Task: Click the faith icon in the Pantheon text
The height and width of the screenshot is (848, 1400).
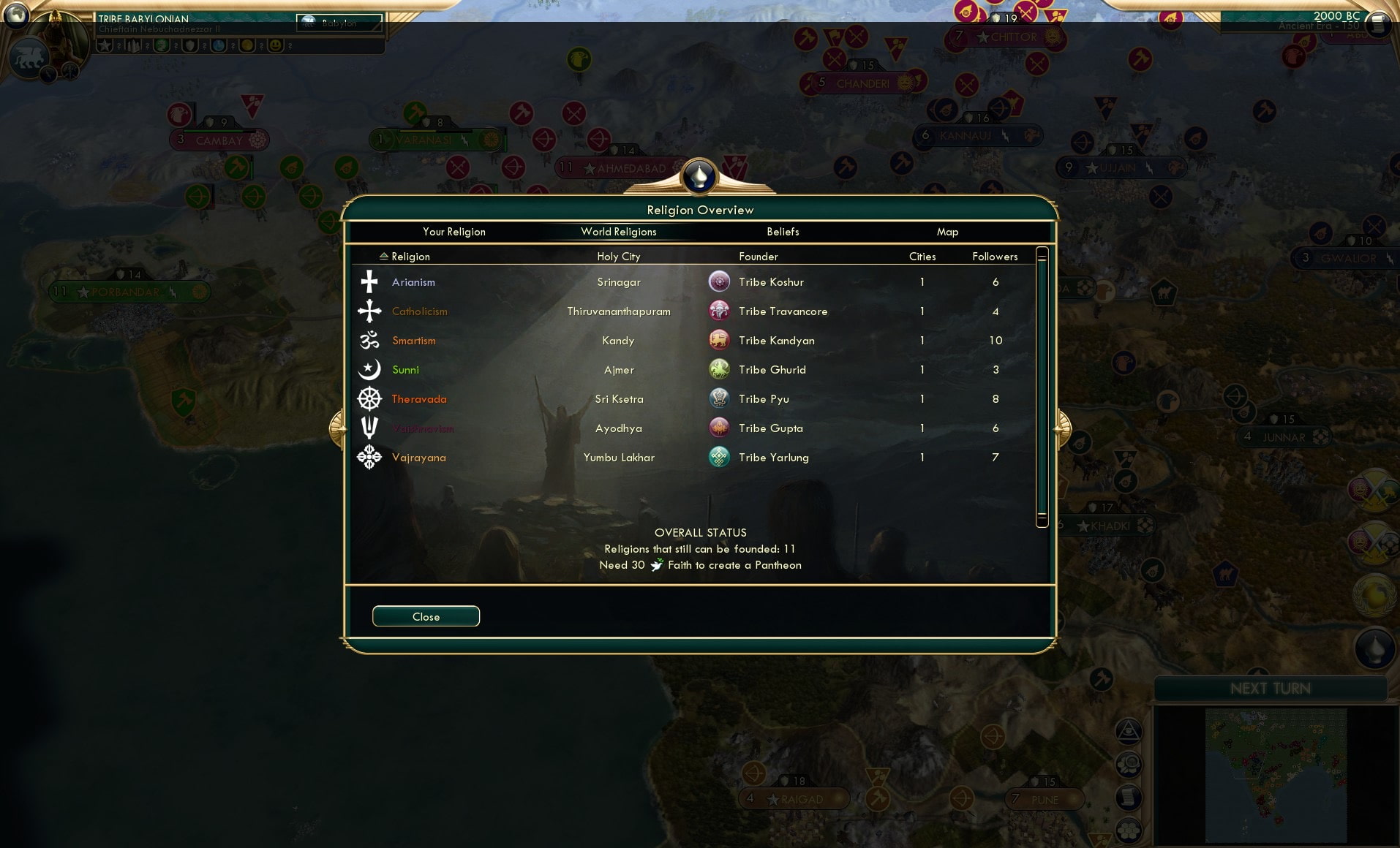Action: coord(656,565)
